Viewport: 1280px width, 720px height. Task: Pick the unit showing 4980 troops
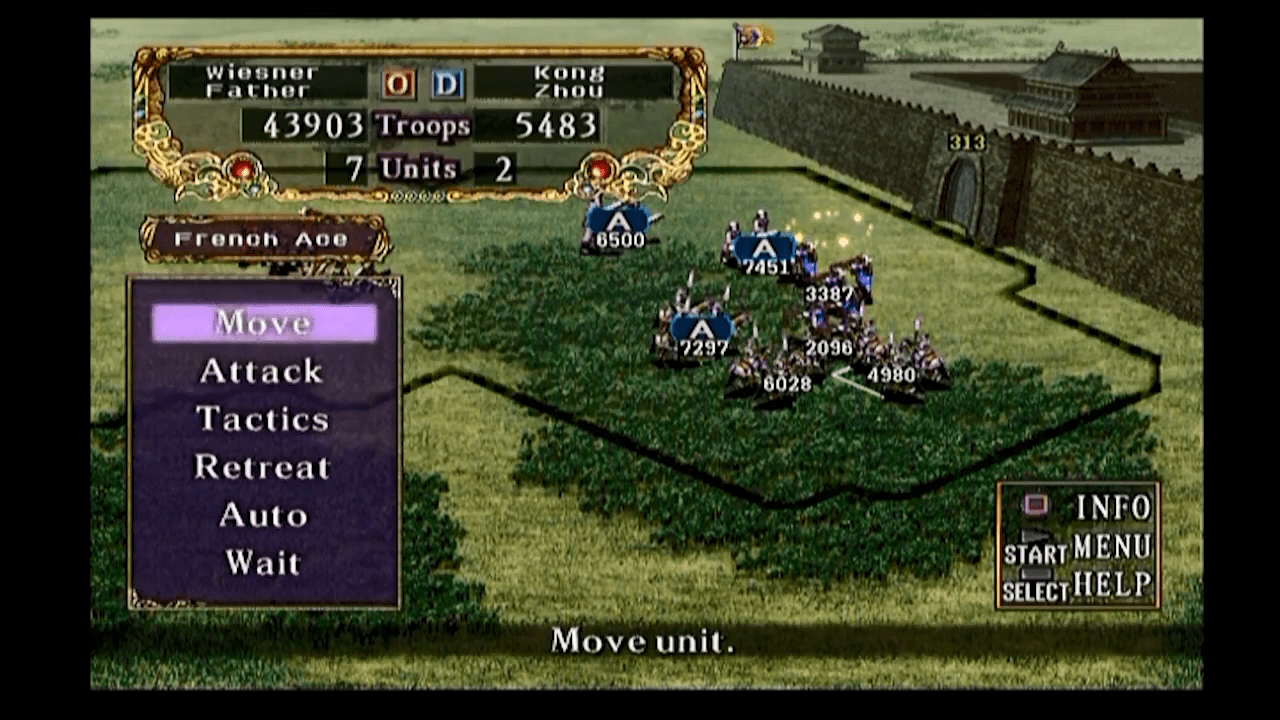coord(892,366)
